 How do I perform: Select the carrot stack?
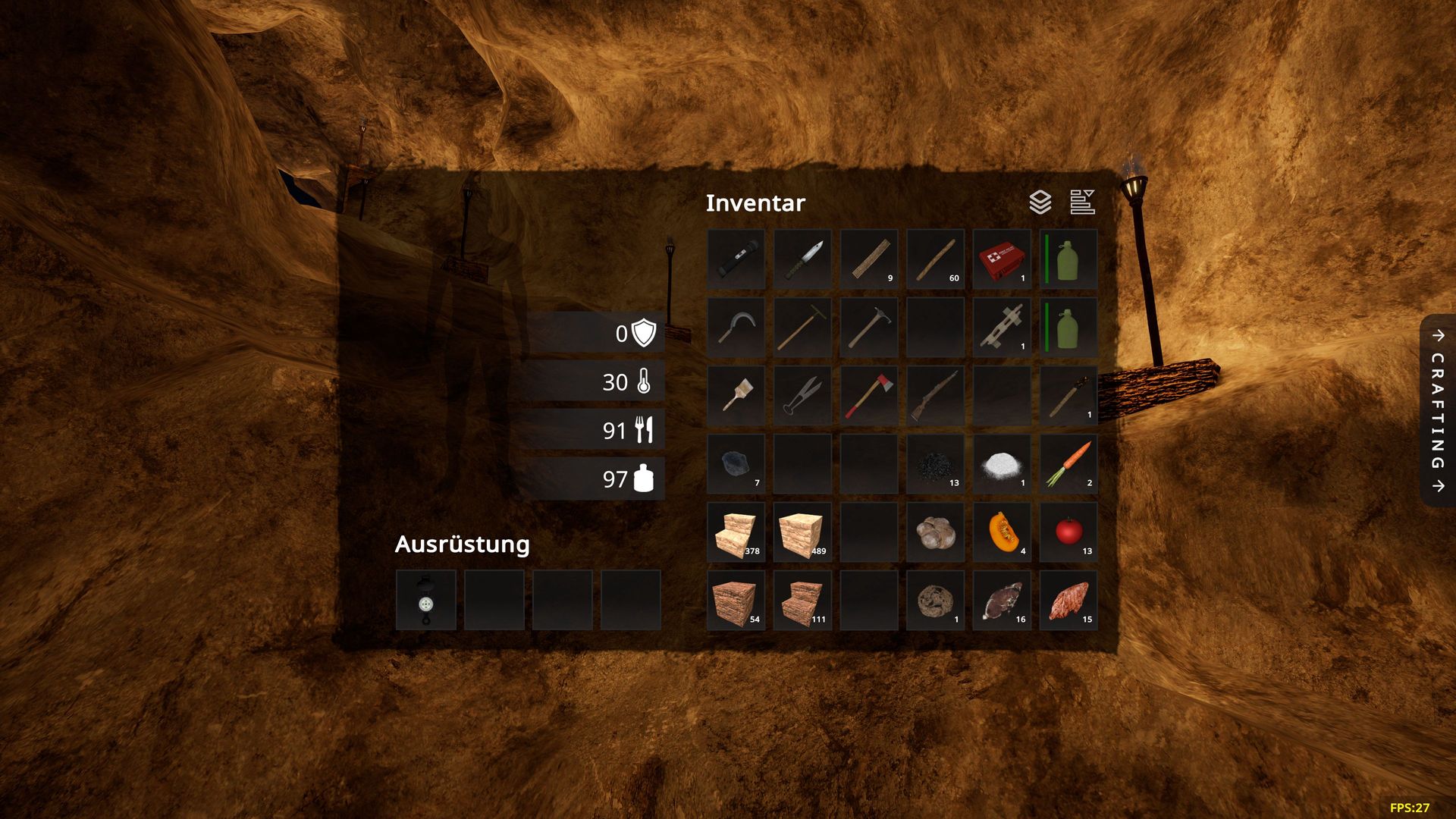1068,464
